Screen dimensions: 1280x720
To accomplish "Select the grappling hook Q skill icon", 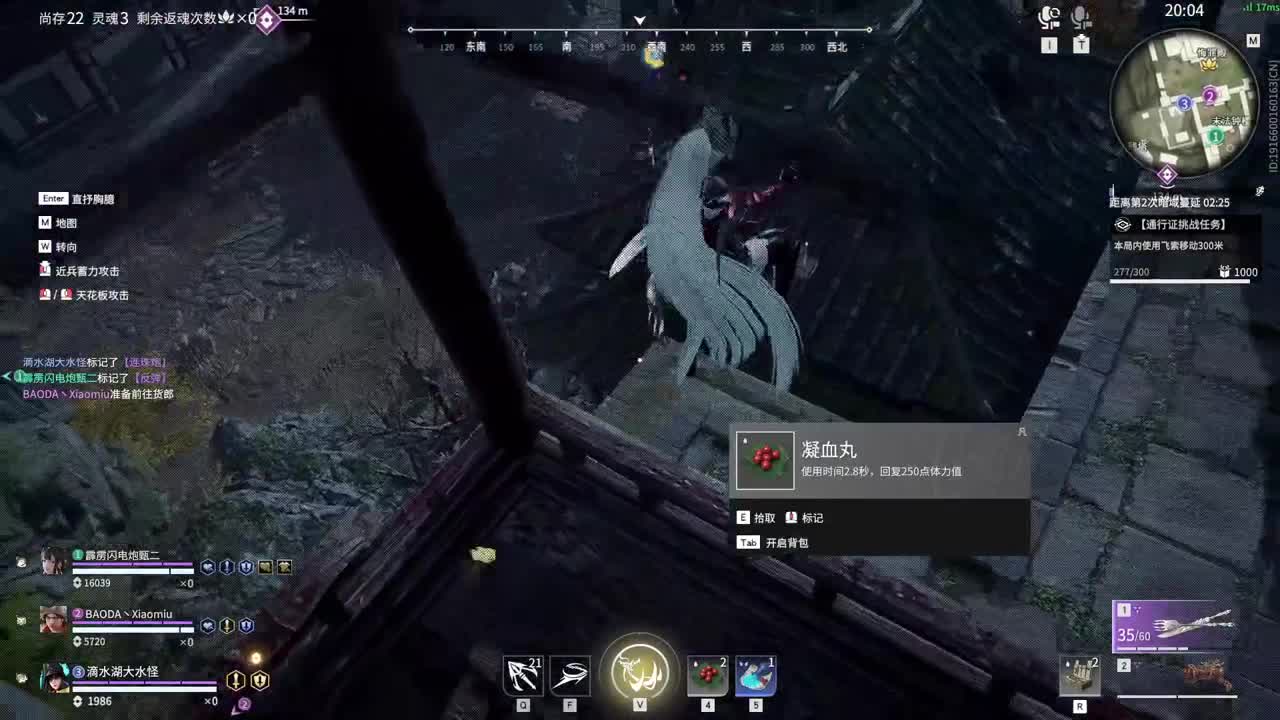I will tap(521, 676).
